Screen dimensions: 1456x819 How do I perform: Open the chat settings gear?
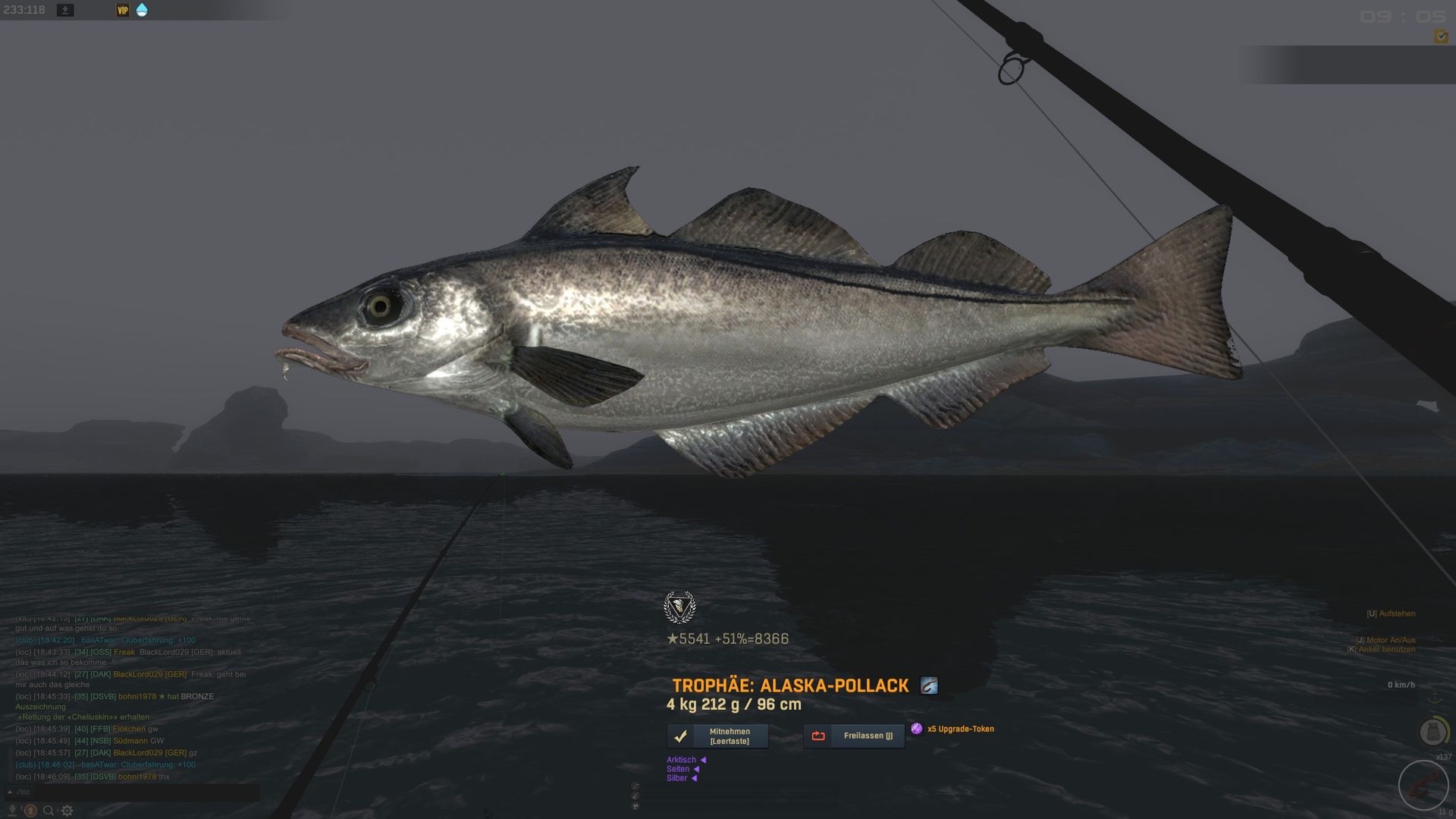[x=67, y=811]
